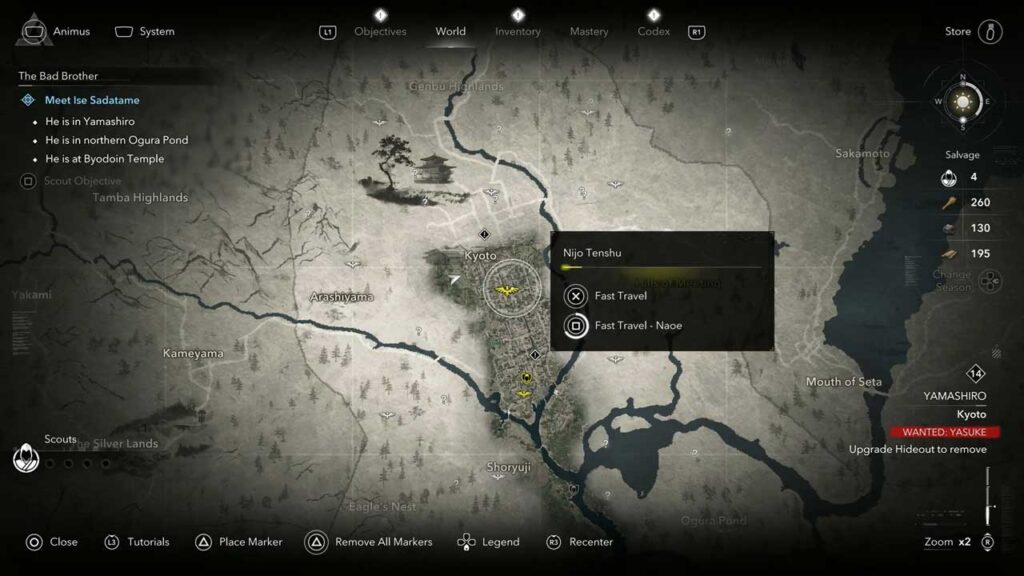This screenshot has width=1024, height=576.
Task: Select the World tab
Action: (x=450, y=32)
